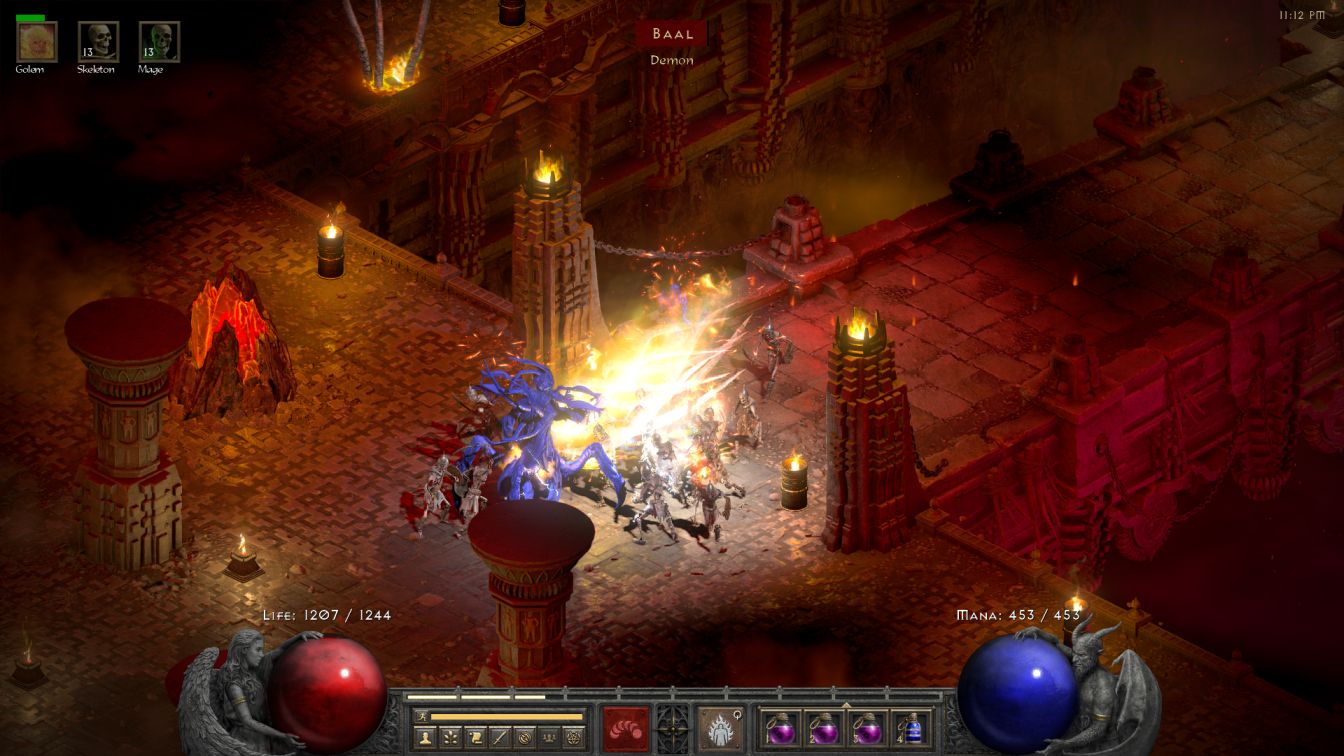The width and height of the screenshot is (1344, 756).
Task: Open the party panel people icon
Action: coord(548,738)
